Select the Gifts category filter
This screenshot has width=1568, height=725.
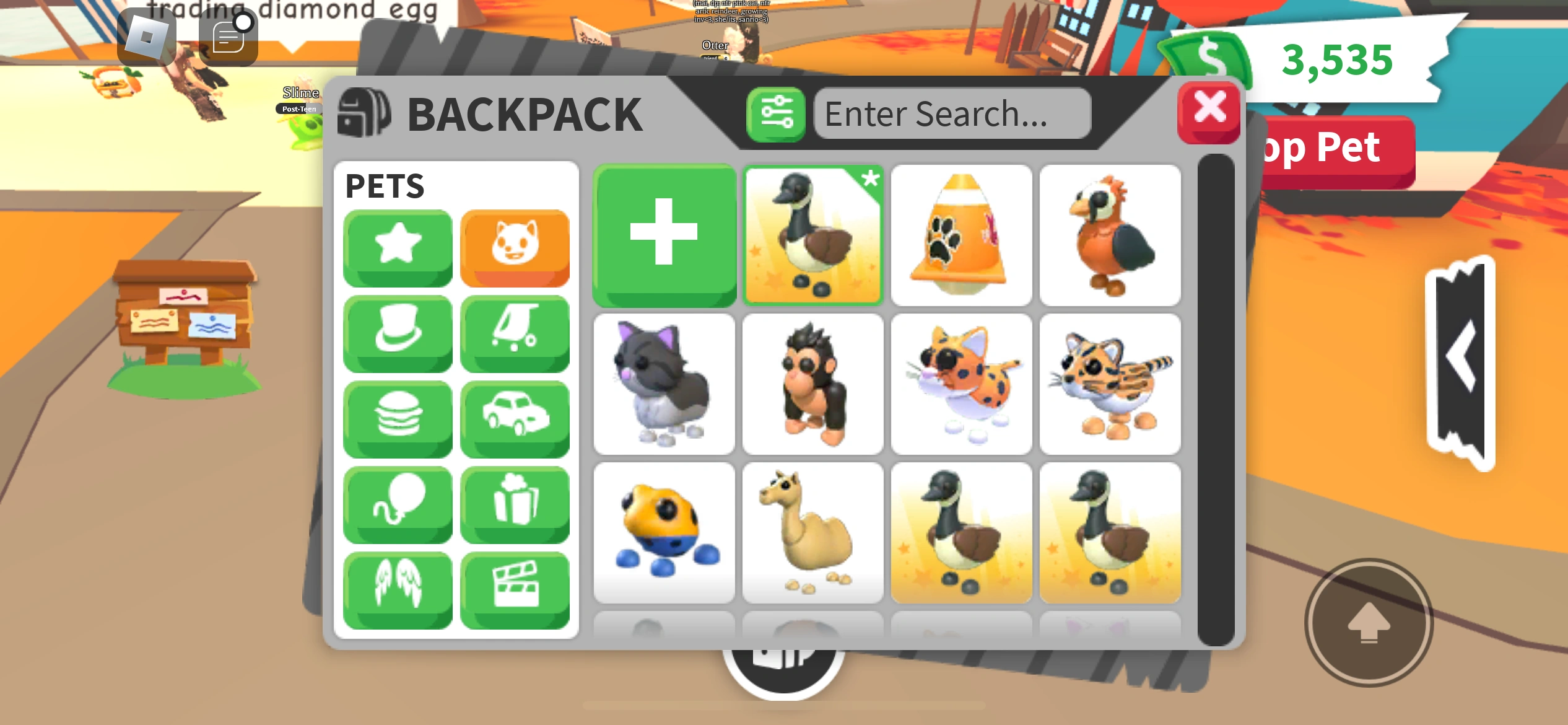(515, 504)
